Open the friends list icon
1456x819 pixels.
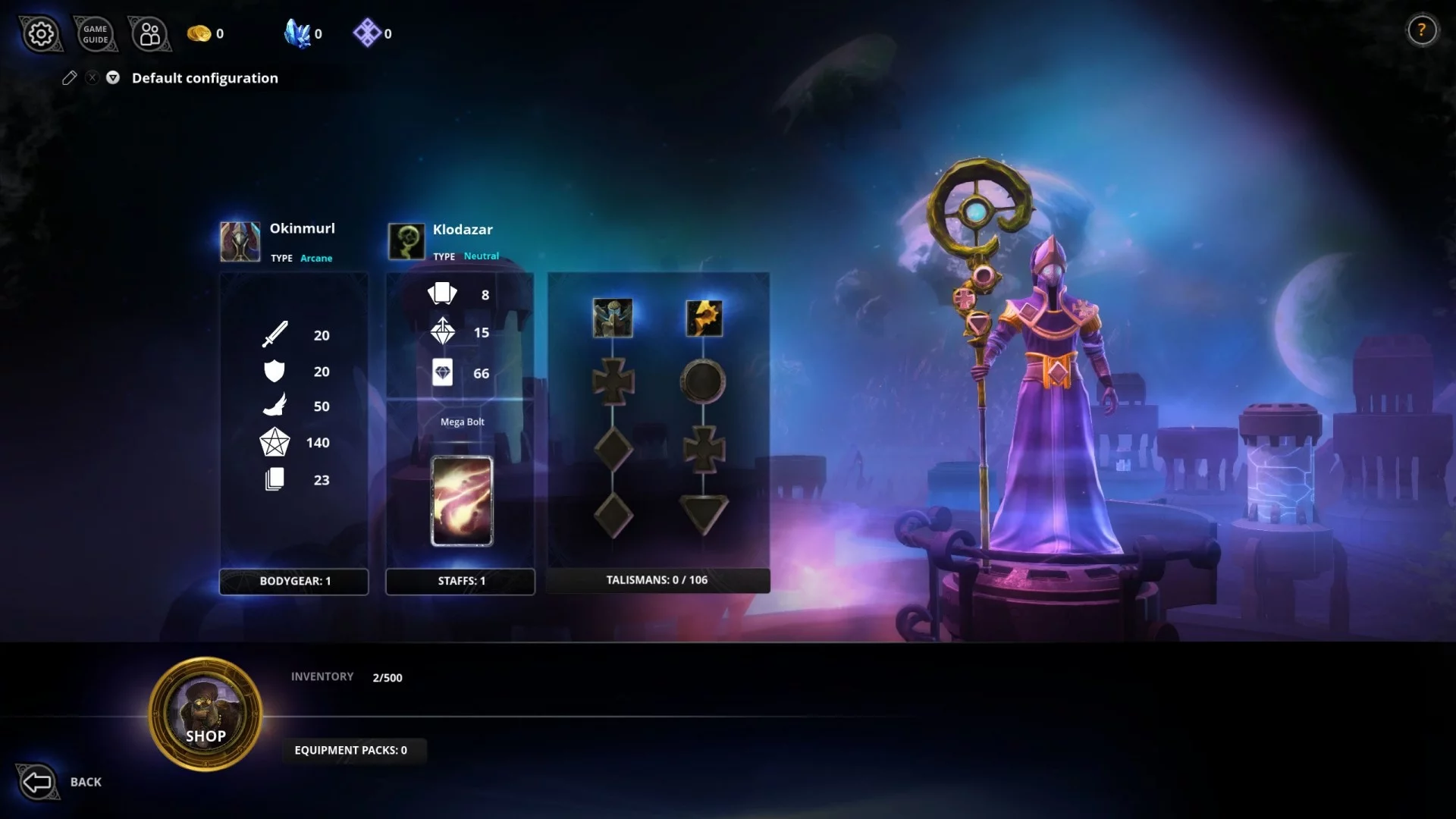click(x=150, y=34)
